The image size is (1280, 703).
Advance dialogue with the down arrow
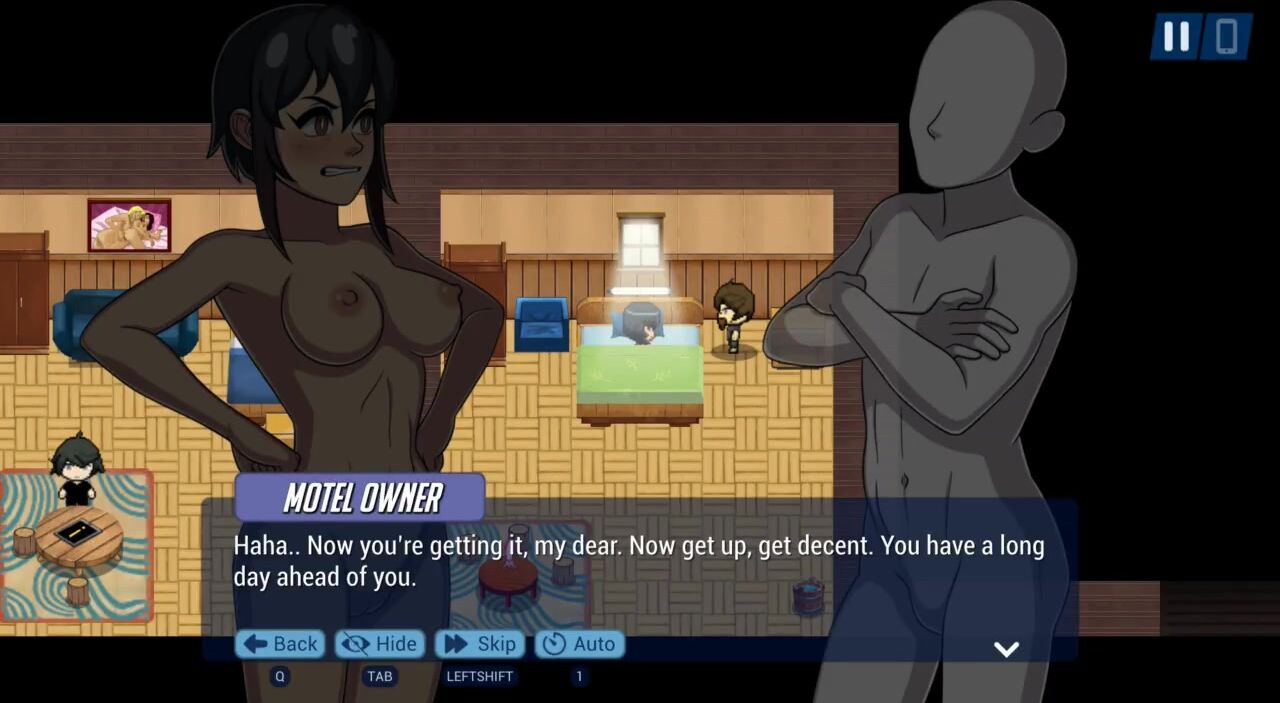coord(1006,649)
